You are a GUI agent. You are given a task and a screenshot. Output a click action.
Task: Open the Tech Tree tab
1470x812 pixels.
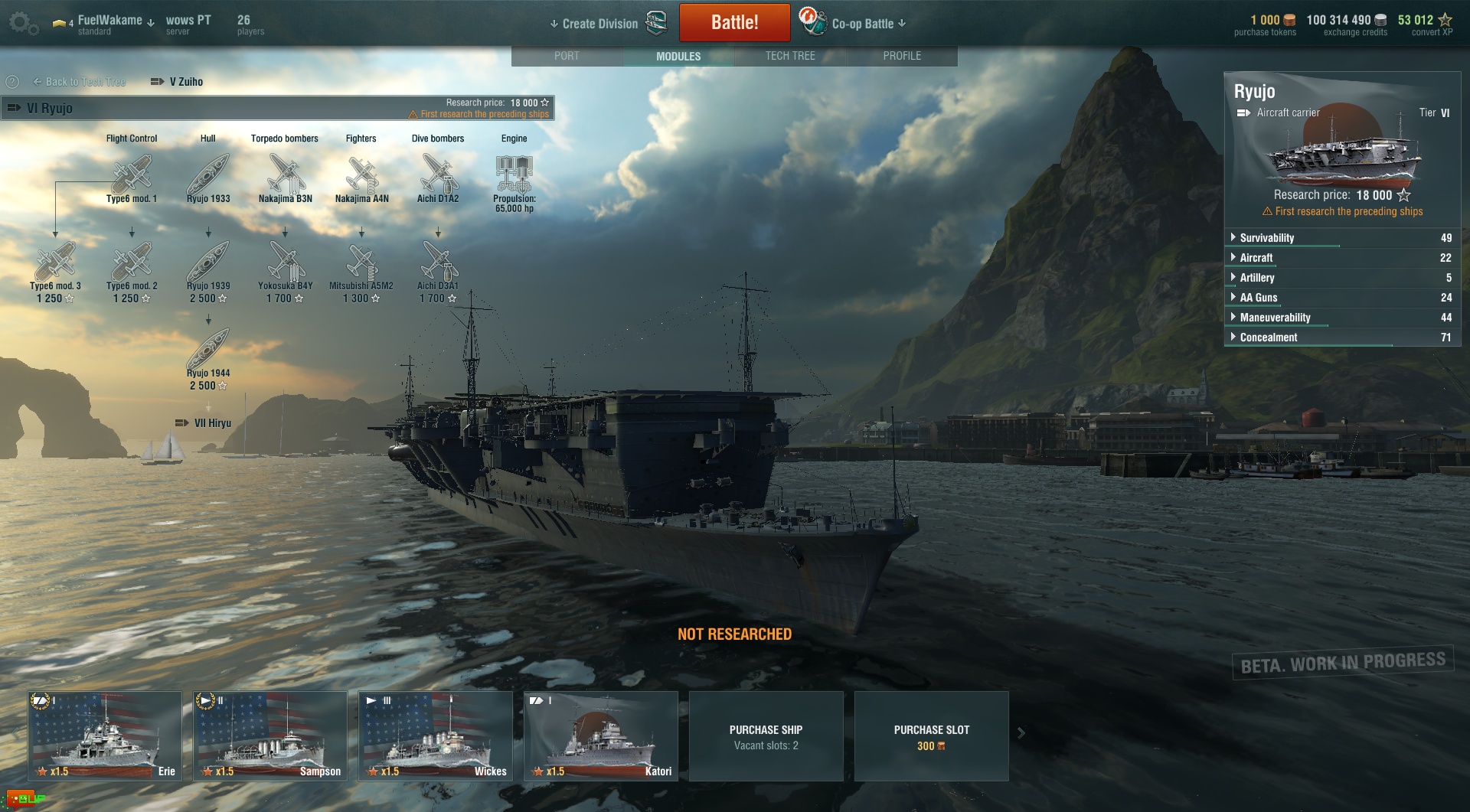(x=790, y=56)
